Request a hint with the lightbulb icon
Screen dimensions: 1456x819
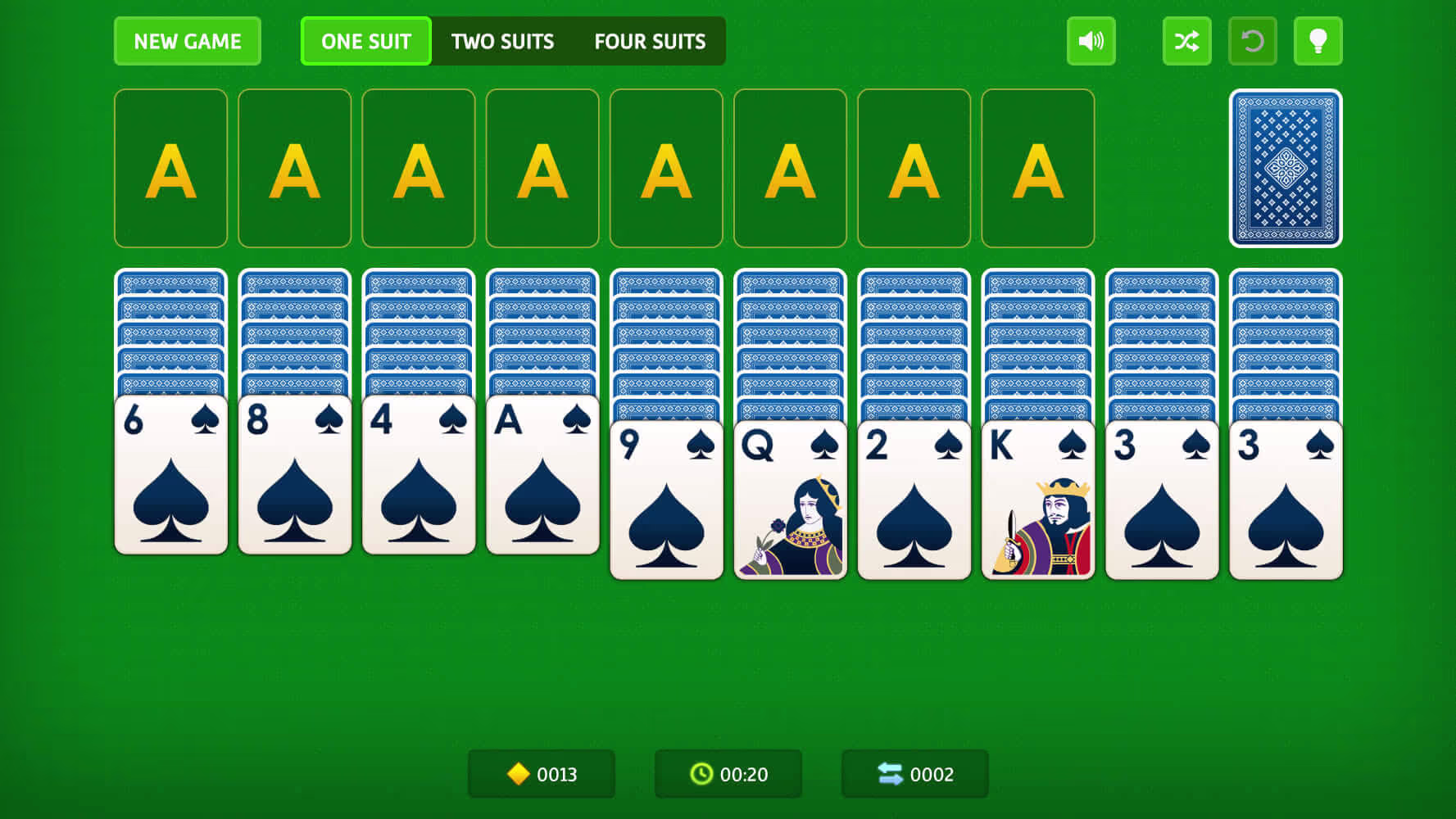click(1318, 41)
